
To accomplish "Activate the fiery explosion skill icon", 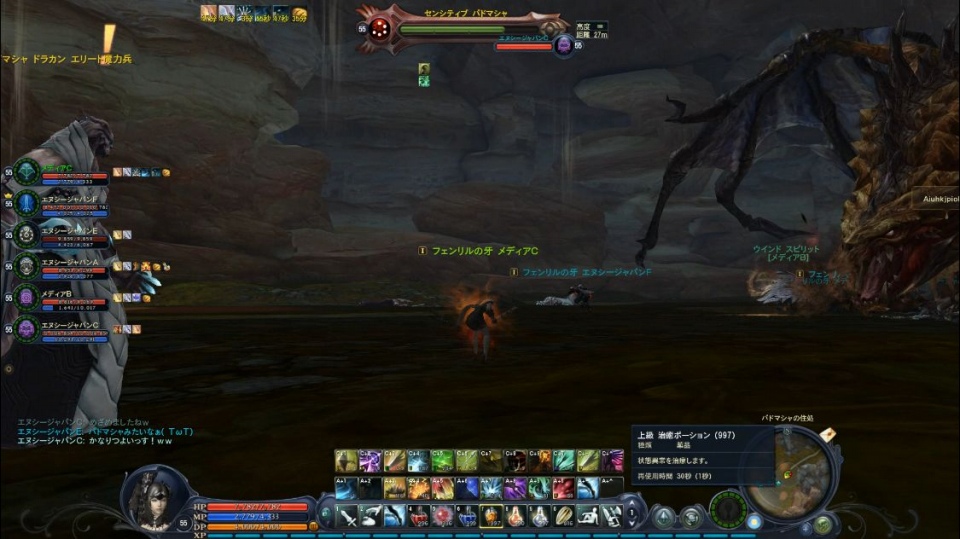I will (419, 488).
